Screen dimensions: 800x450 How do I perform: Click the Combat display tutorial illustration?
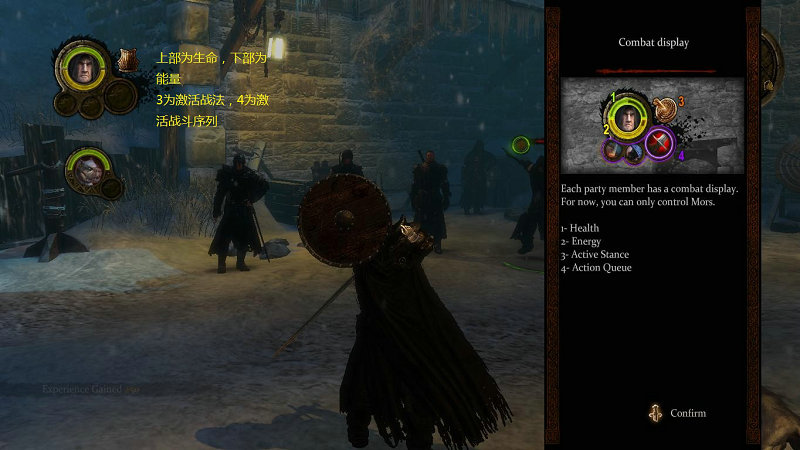pyautogui.click(x=651, y=125)
